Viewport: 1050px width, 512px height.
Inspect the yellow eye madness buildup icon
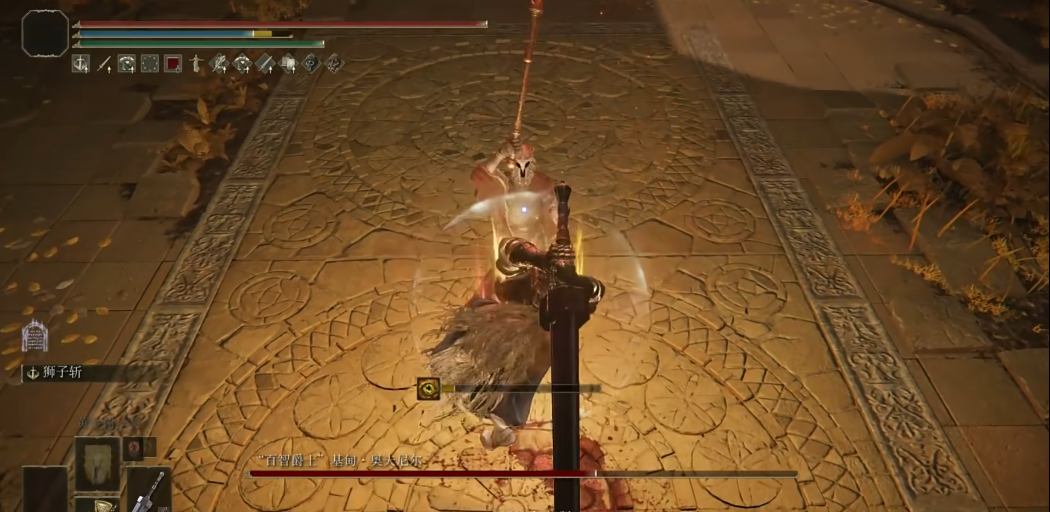pos(429,389)
